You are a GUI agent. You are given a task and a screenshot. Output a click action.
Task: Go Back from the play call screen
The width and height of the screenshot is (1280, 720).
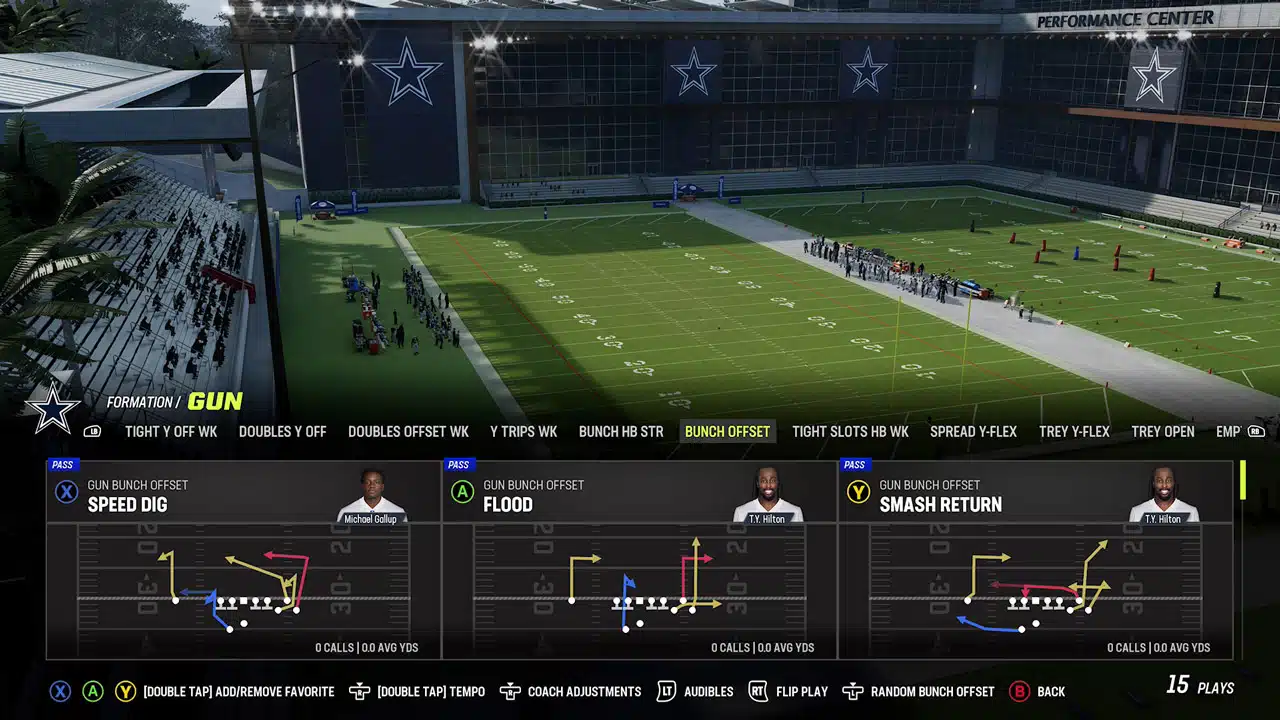click(x=1049, y=691)
